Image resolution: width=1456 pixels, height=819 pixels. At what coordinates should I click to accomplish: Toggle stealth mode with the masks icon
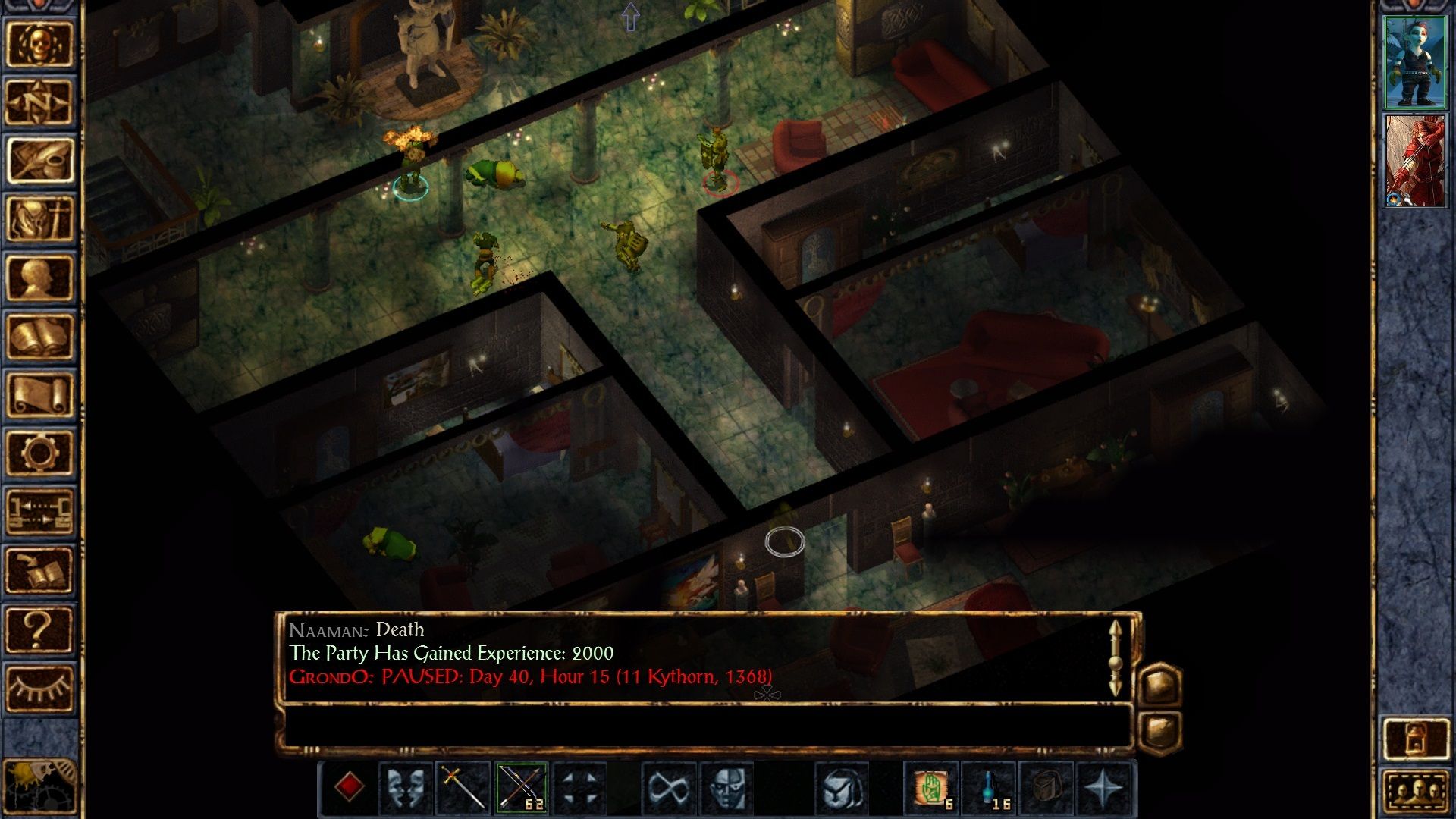406,788
